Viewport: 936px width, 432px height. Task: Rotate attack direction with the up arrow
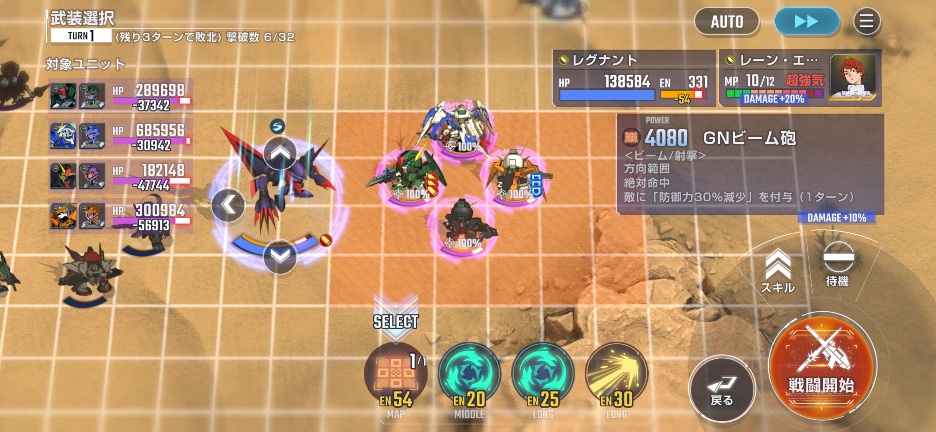(x=281, y=154)
